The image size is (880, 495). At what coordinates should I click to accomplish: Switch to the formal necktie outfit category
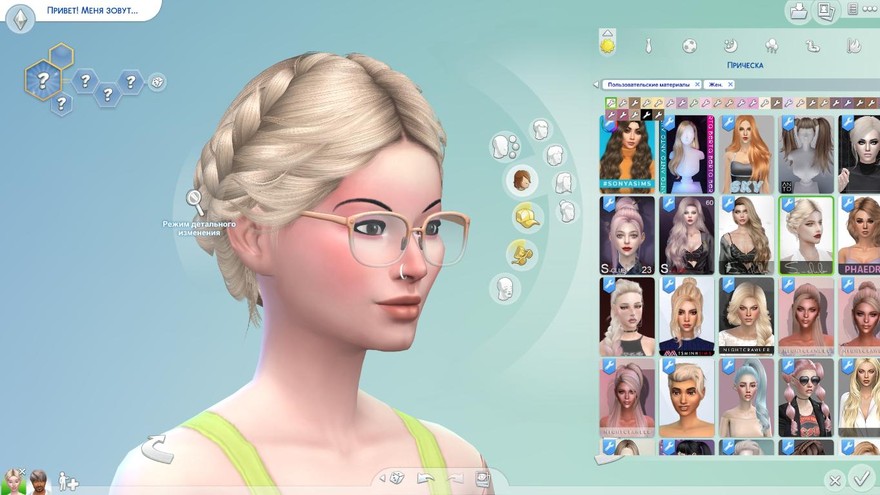[x=648, y=45]
